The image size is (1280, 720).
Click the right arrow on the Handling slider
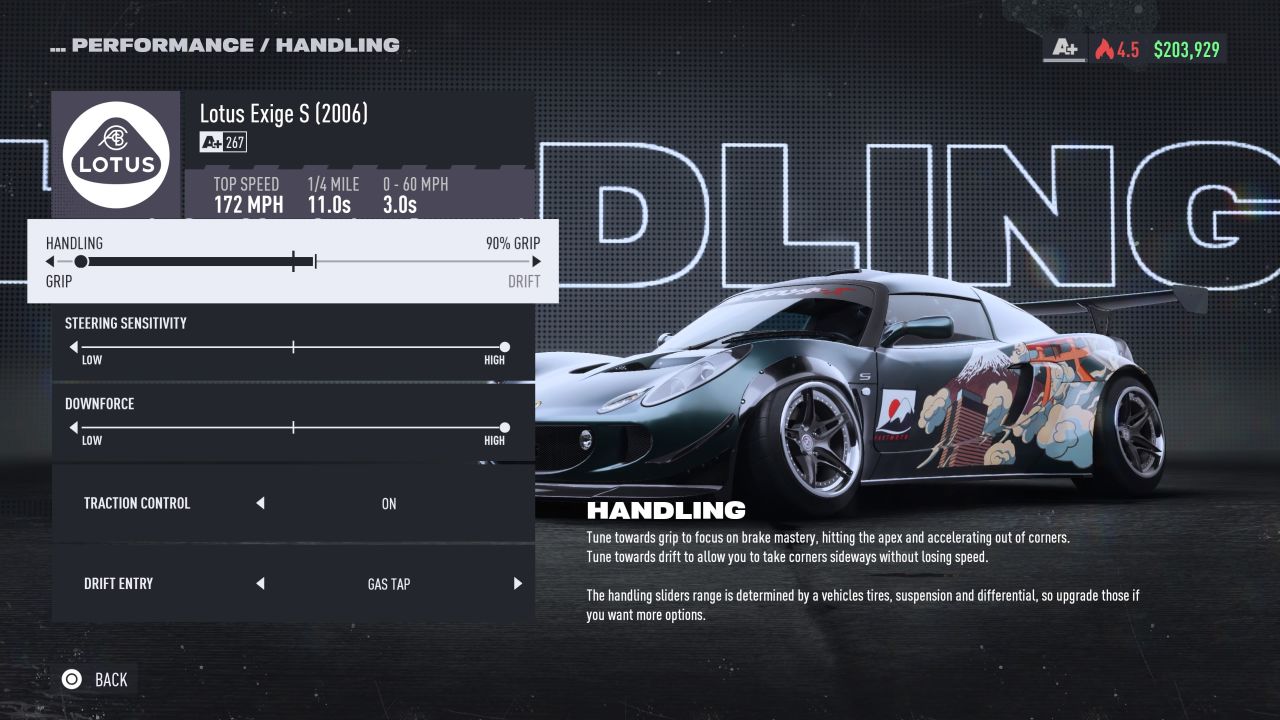(537, 261)
